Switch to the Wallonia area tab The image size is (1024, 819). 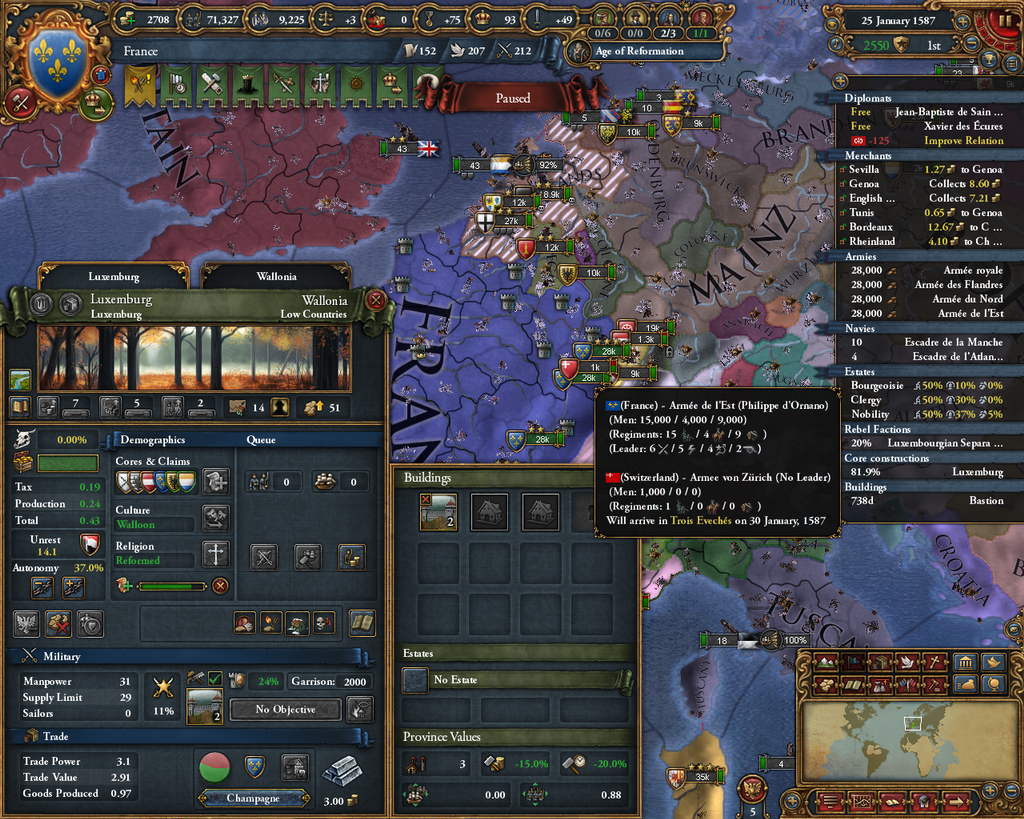point(276,276)
